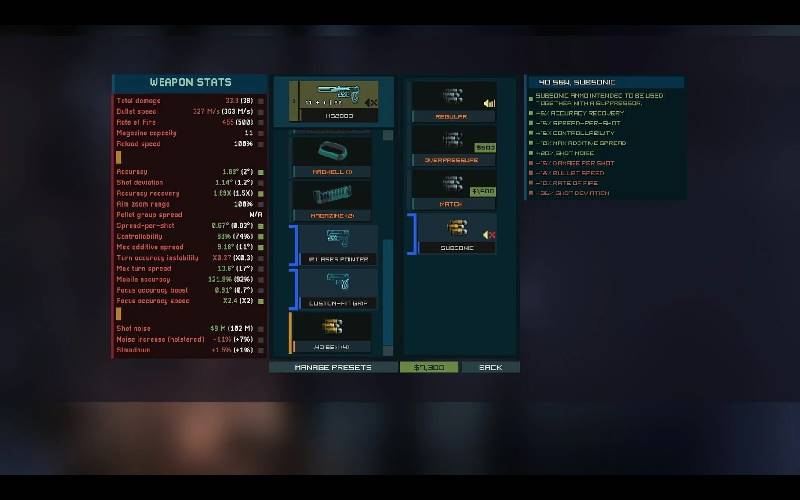Open the Magwell attachment slot
The height and width of the screenshot is (500, 800).
point(331,158)
